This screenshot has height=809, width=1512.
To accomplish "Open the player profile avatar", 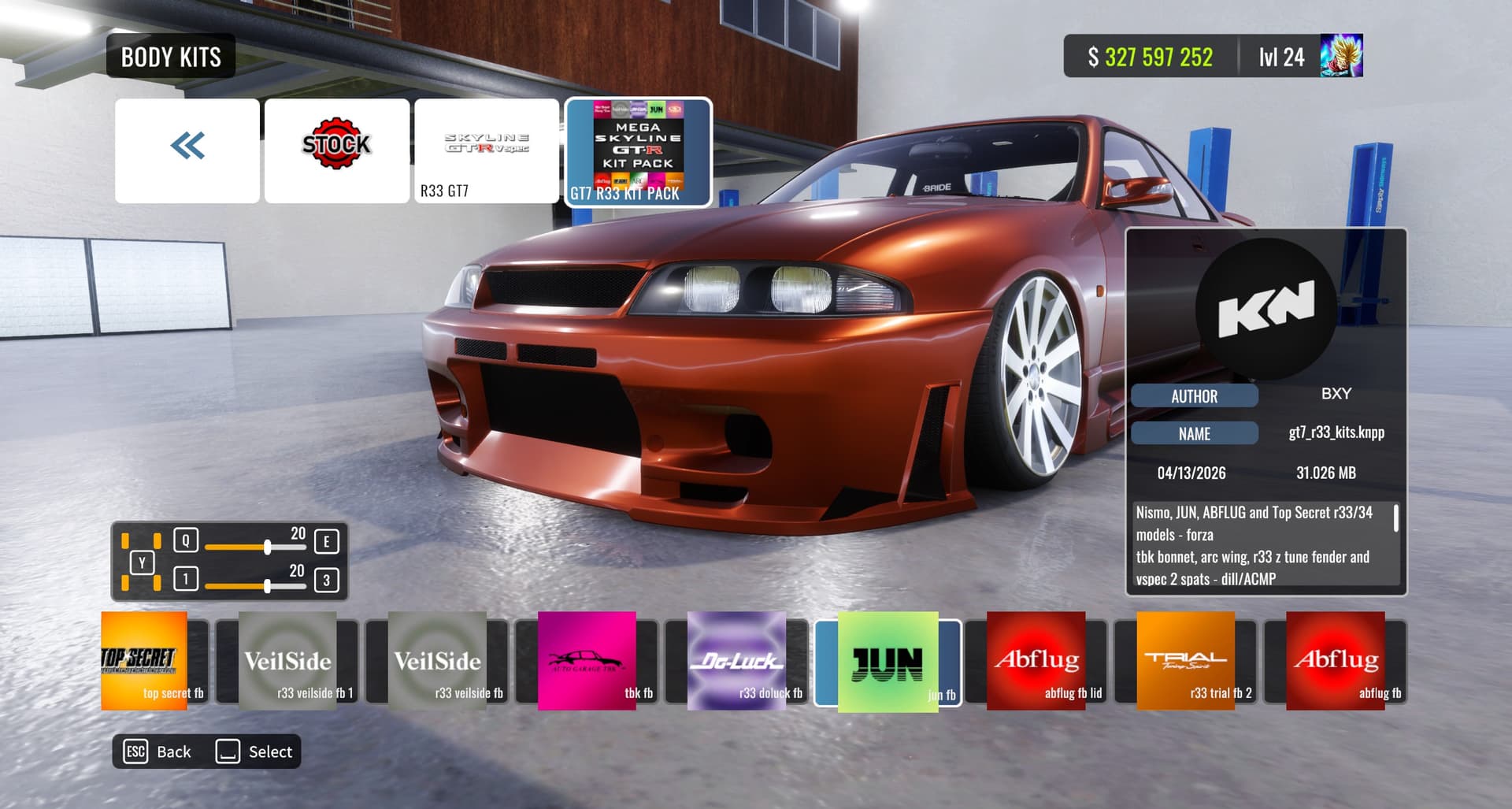I will (1341, 56).
